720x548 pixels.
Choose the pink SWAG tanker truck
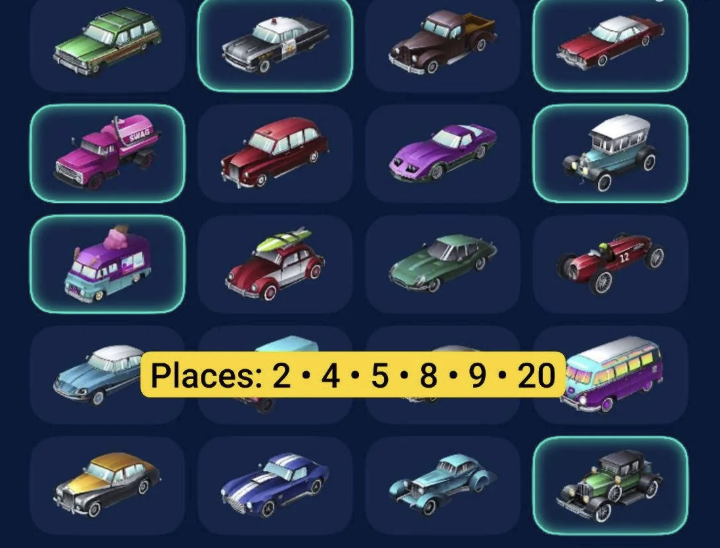(x=107, y=154)
